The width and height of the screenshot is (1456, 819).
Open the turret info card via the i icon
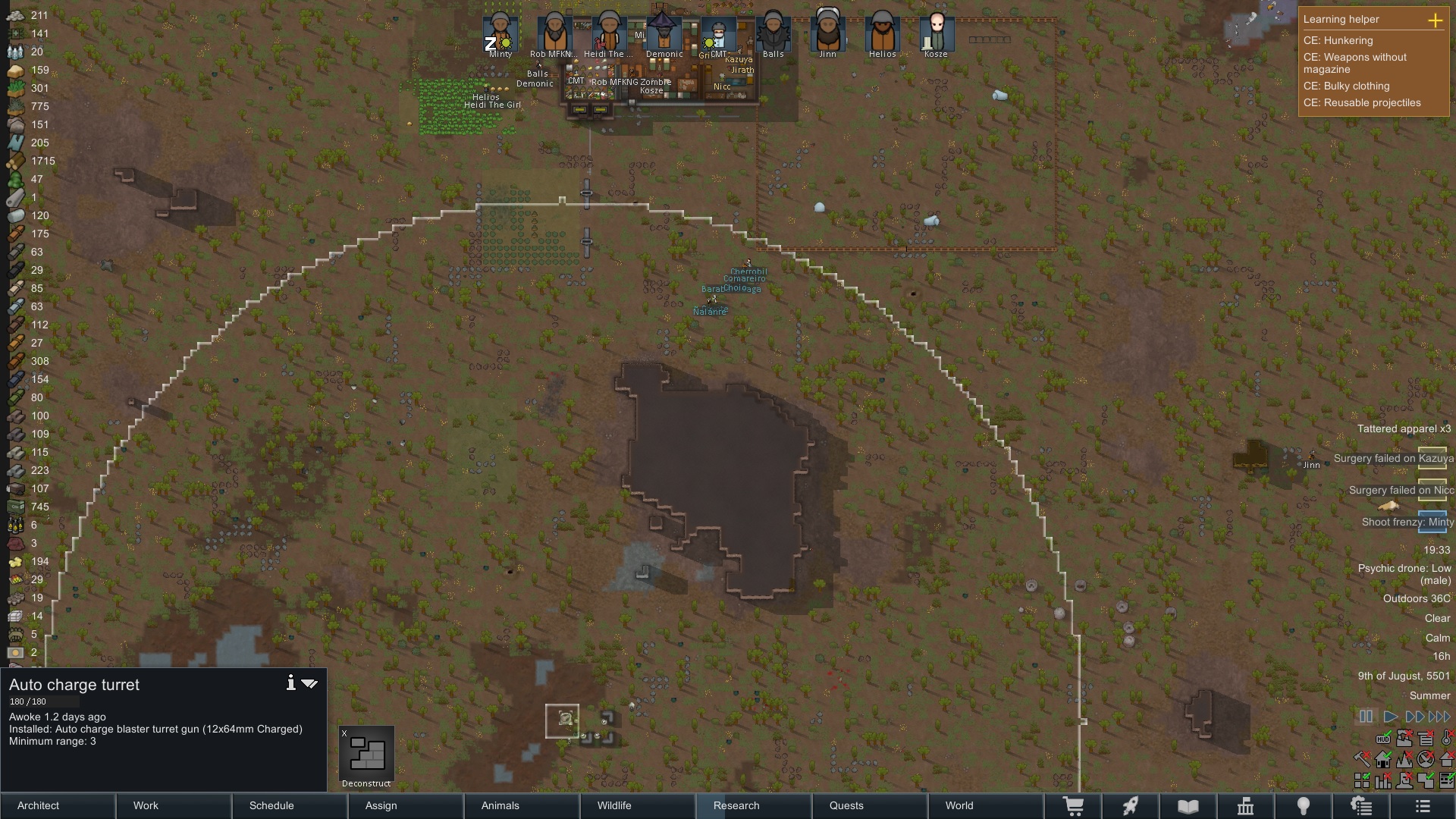(x=290, y=682)
